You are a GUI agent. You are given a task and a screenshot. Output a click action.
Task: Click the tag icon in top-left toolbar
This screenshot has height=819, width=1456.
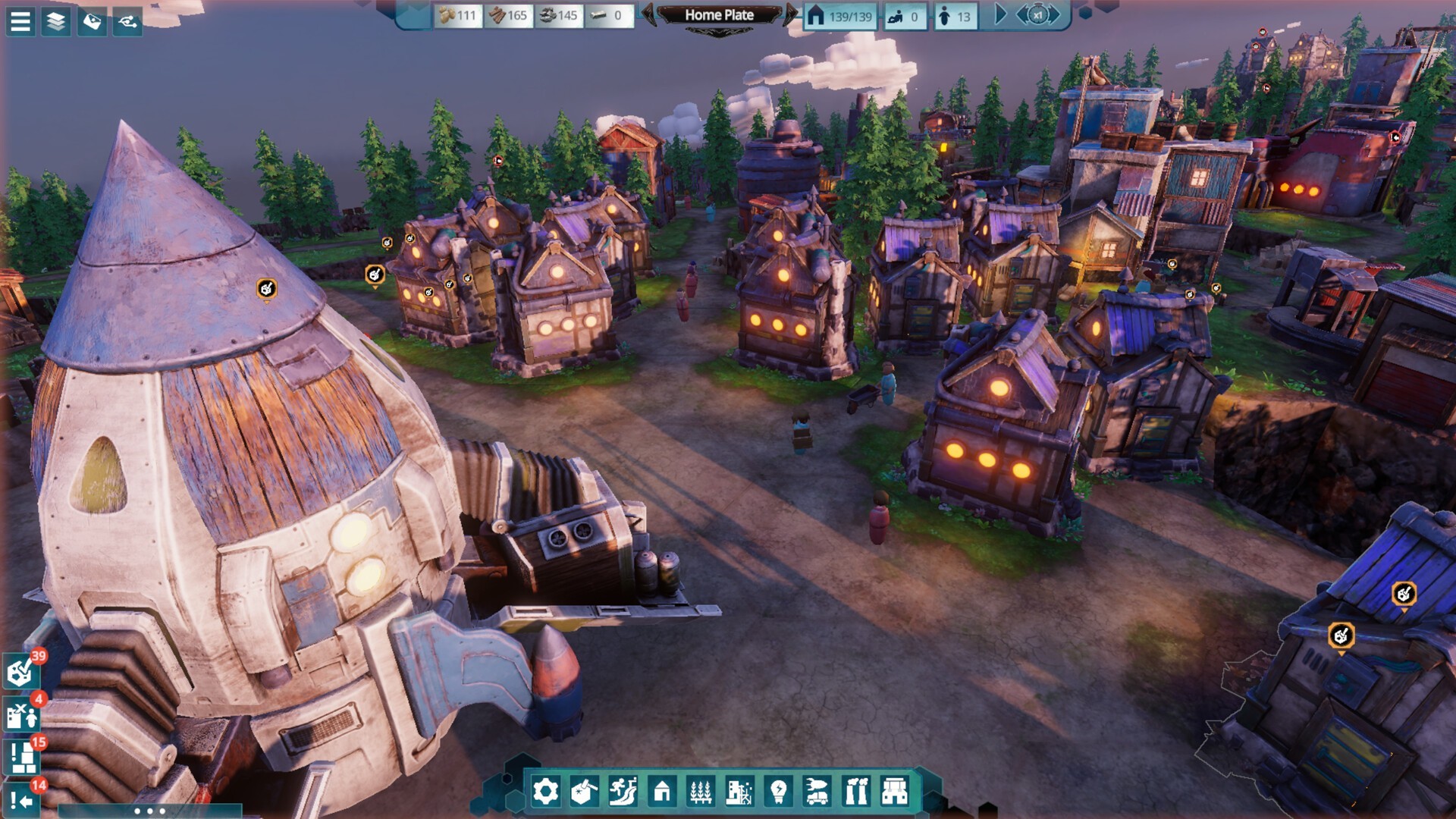coord(92,22)
